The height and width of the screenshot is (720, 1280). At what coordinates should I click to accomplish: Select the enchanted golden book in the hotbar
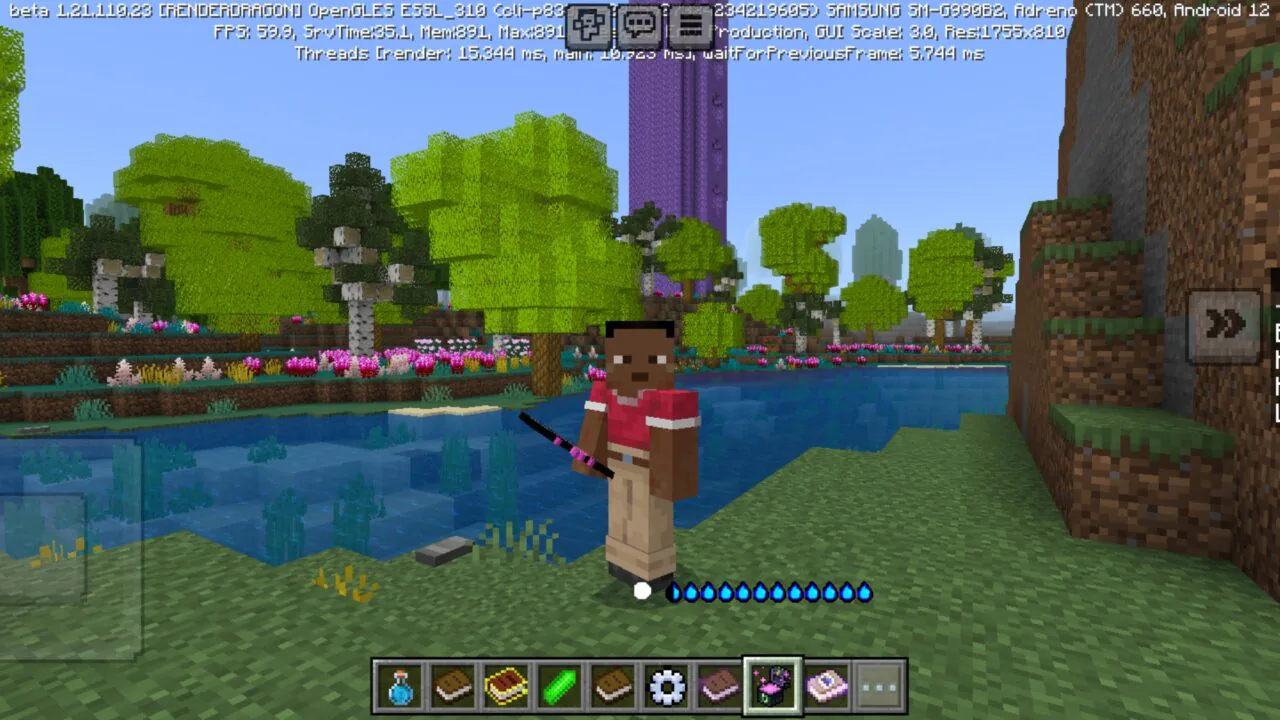click(507, 686)
